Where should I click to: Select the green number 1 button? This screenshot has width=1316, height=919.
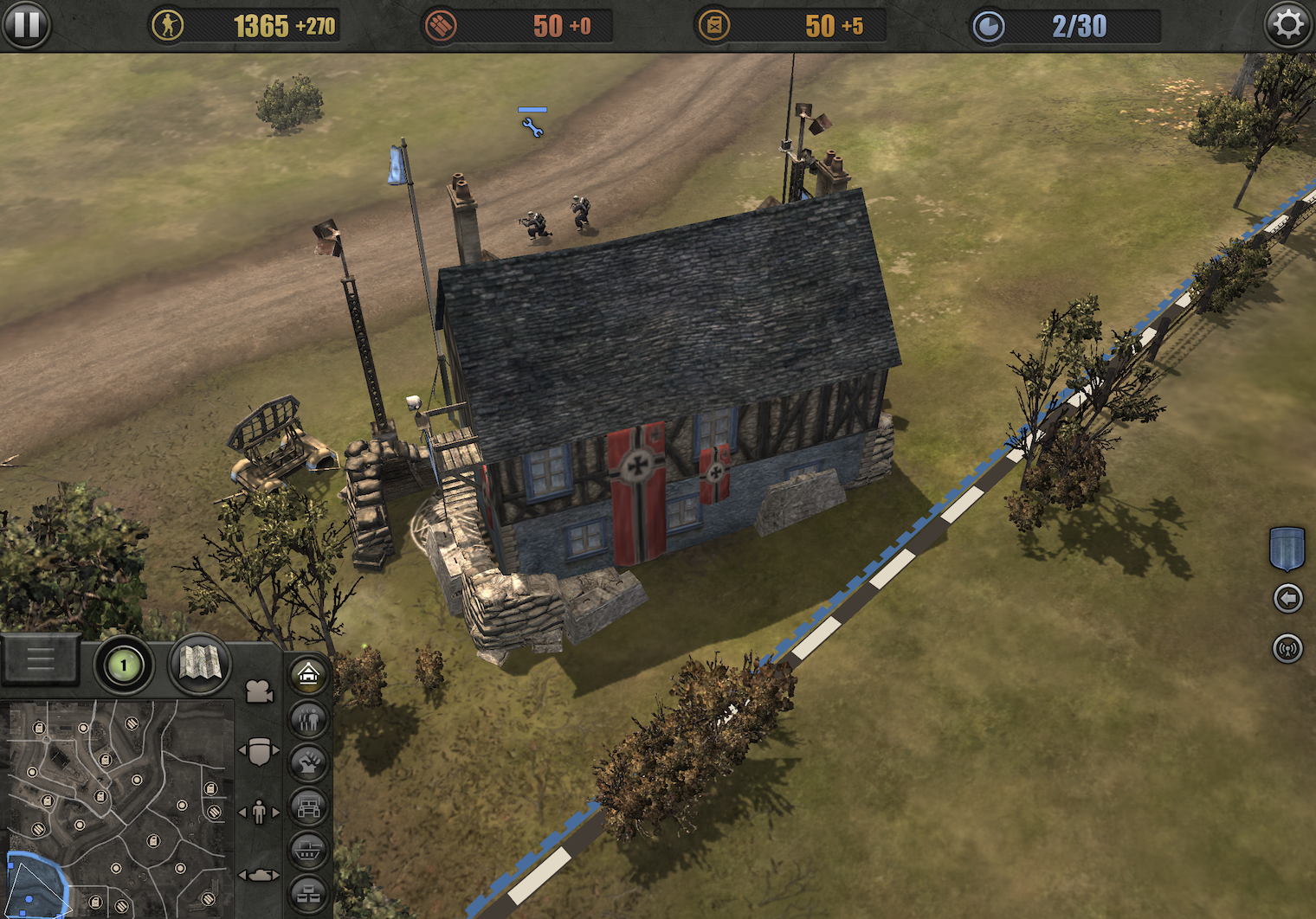(123, 665)
